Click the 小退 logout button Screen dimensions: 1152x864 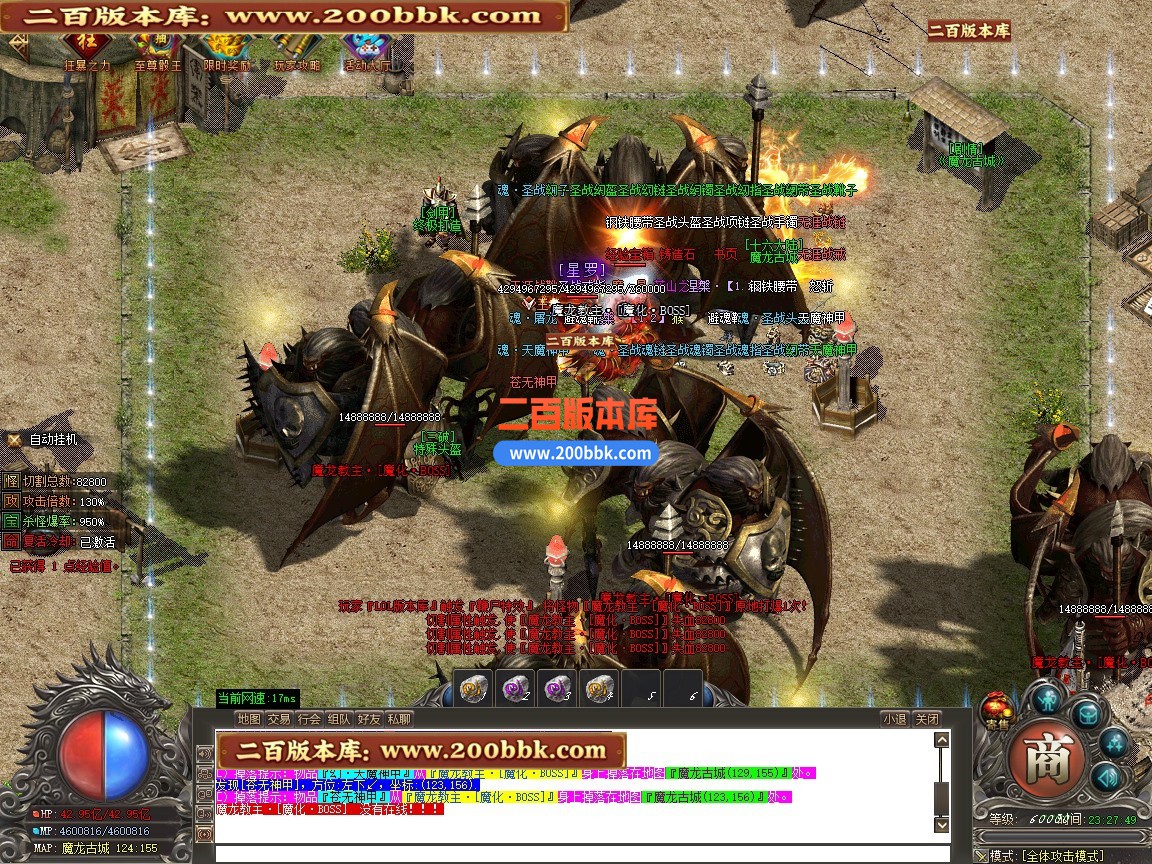point(894,718)
